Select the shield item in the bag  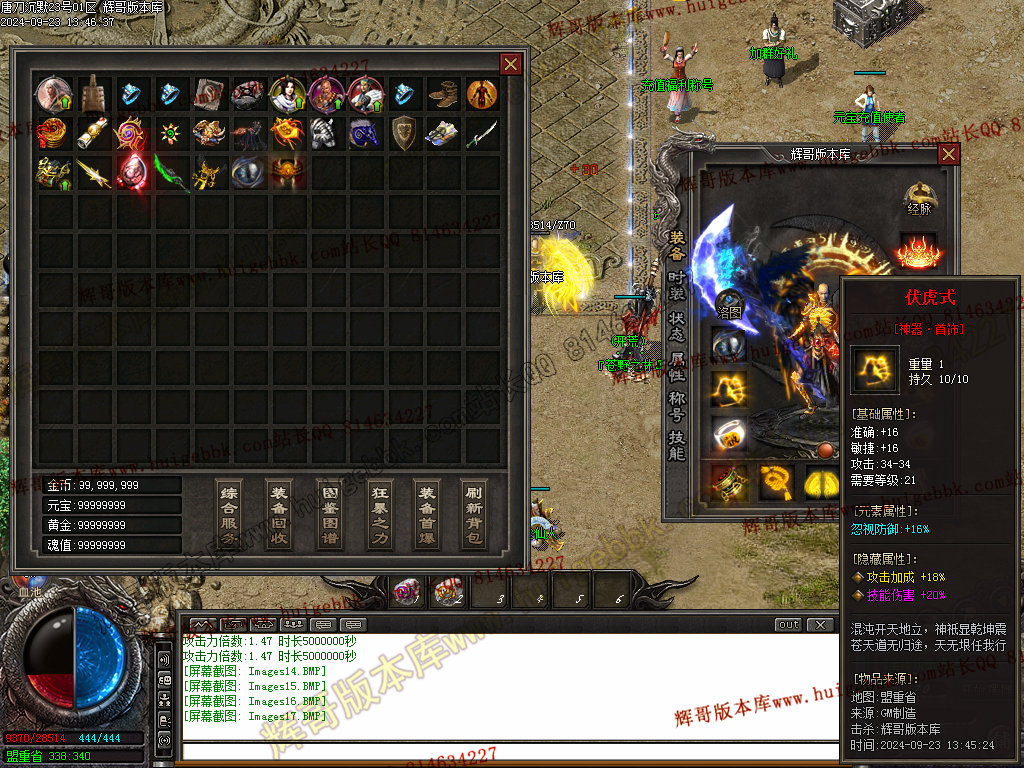click(404, 133)
